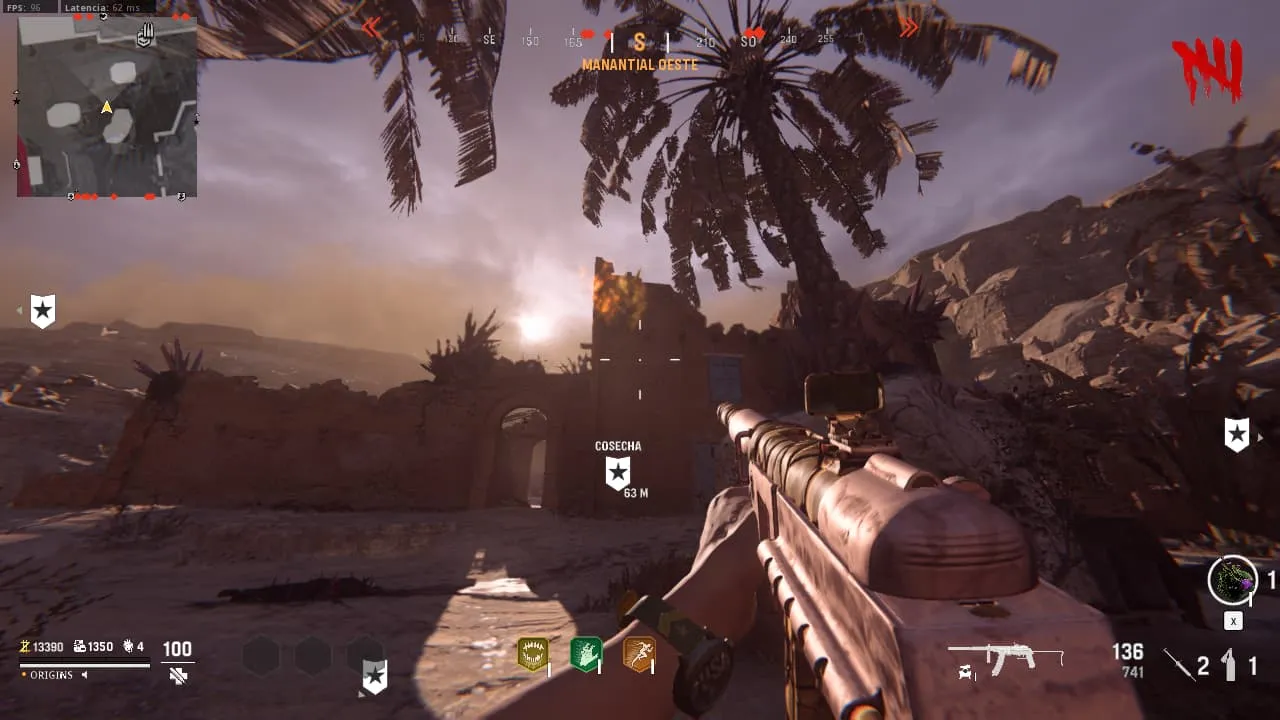Image resolution: width=1280 pixels, height=720 pixels.
Task: Open the minimap in the corner
Action: [107, 107]
